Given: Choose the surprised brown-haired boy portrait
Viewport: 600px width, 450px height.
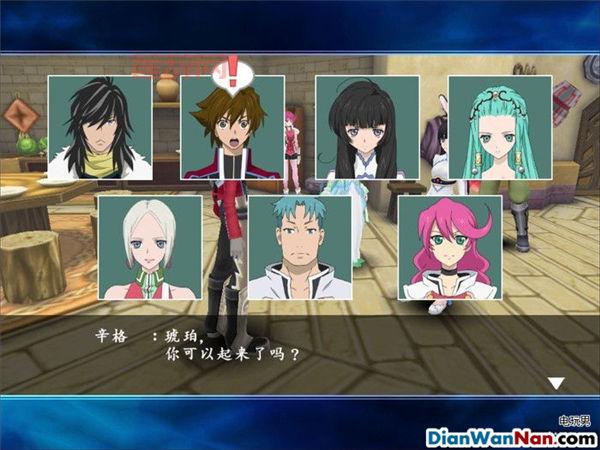Looking at the screenshot, I should 233,128.
